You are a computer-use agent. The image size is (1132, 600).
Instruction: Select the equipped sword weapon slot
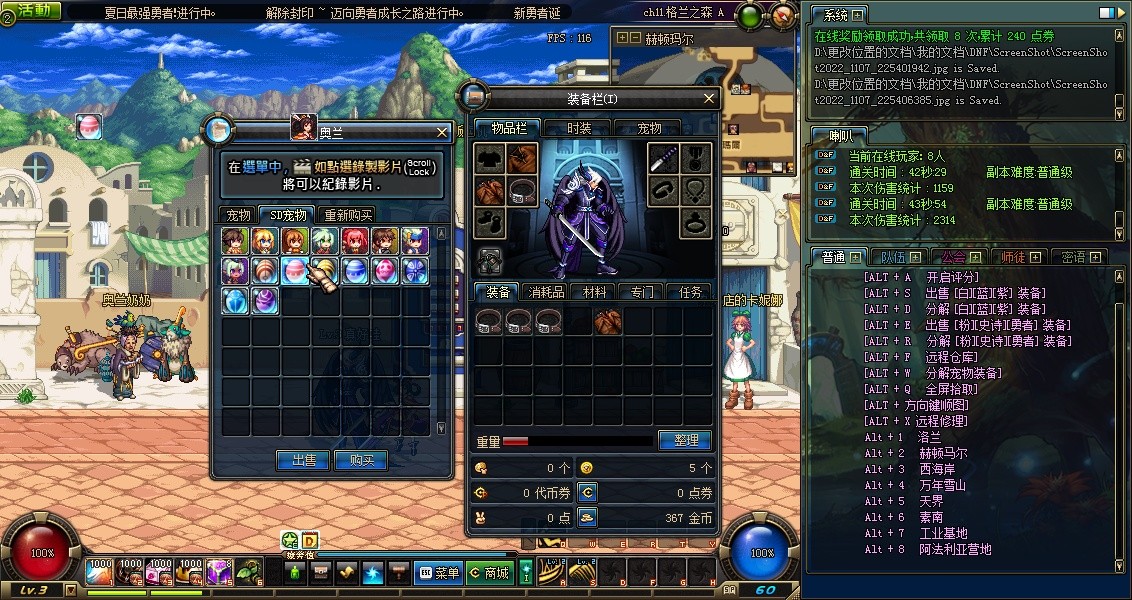click(x=662, y=158)
